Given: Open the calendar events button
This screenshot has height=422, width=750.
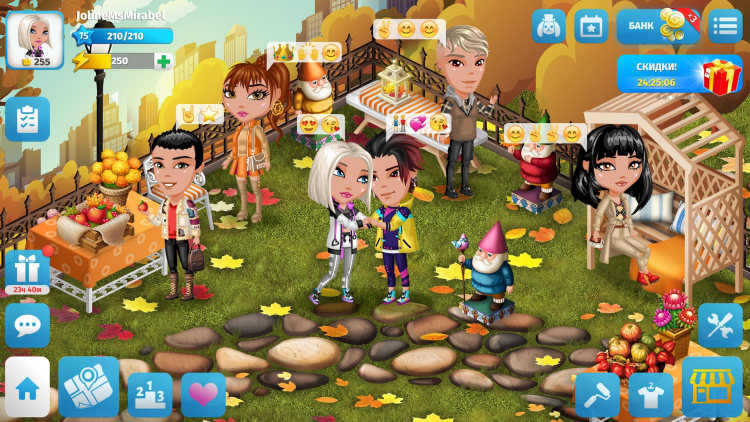Looking at the screenshot, I should 591,26.
